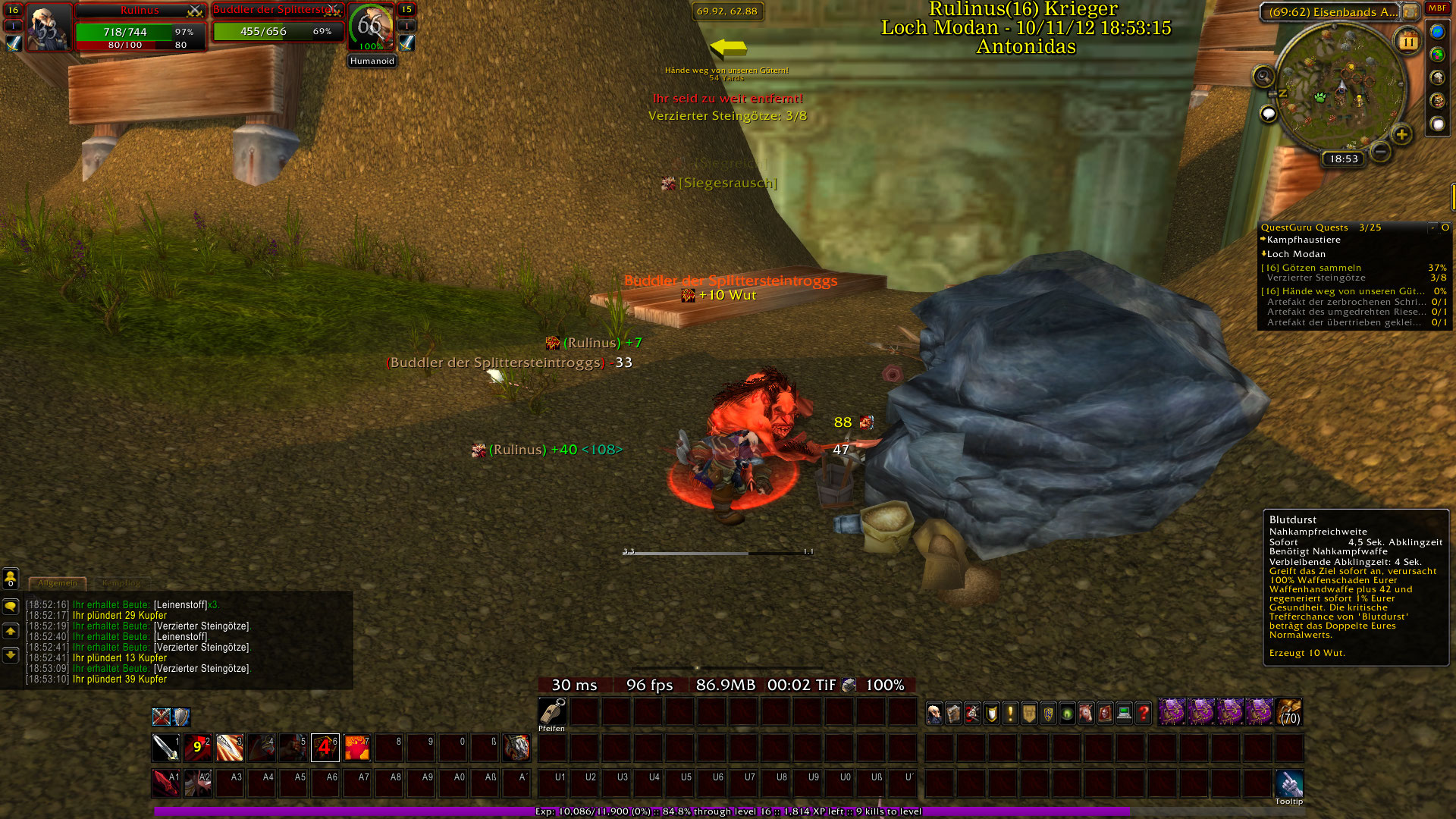The image size is (1456, 819).
Task: Expand the Kampfhaustiere quest category
Action: [x=1304, y=240]
